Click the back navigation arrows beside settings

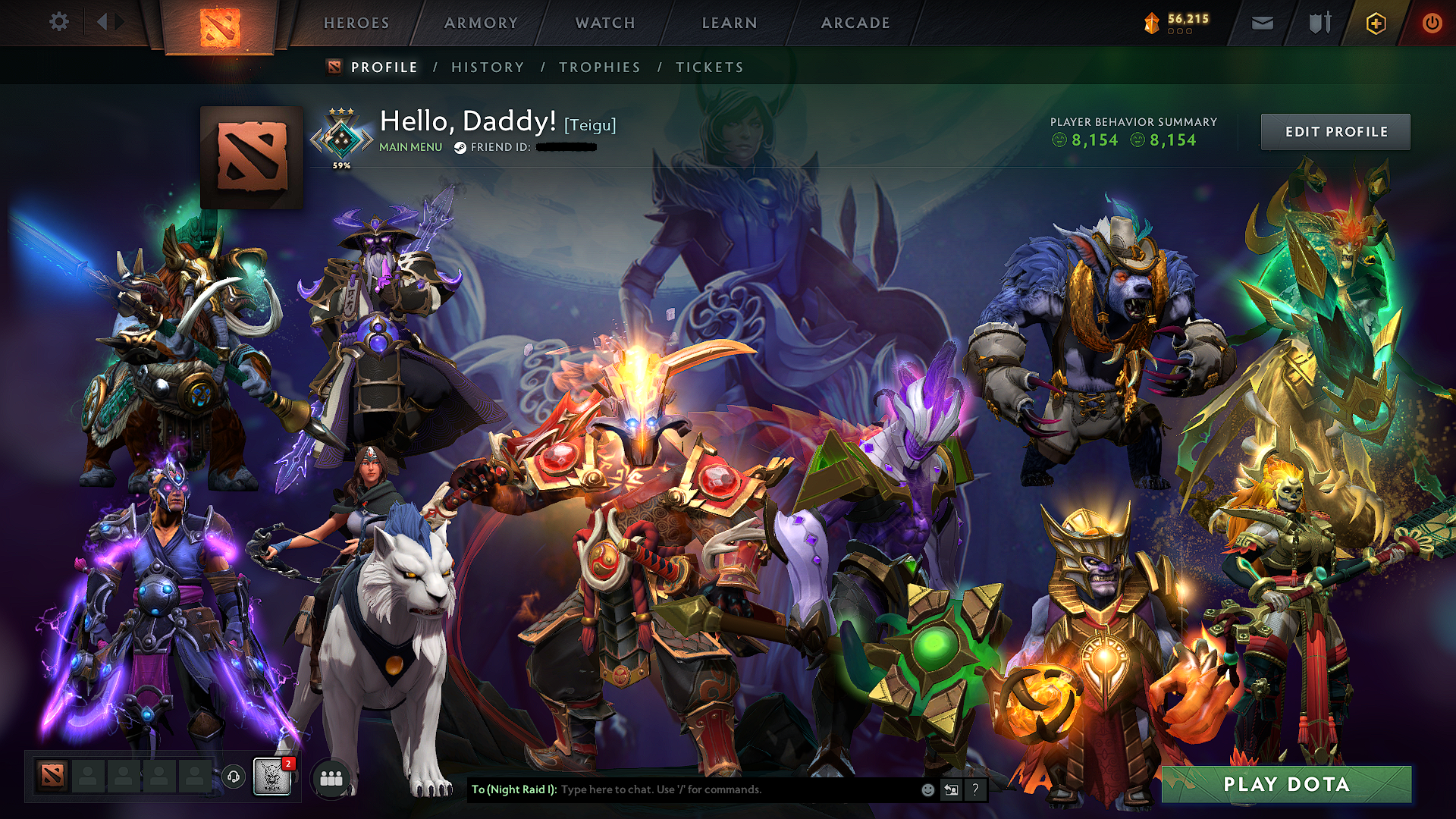(x=106, y=22)
